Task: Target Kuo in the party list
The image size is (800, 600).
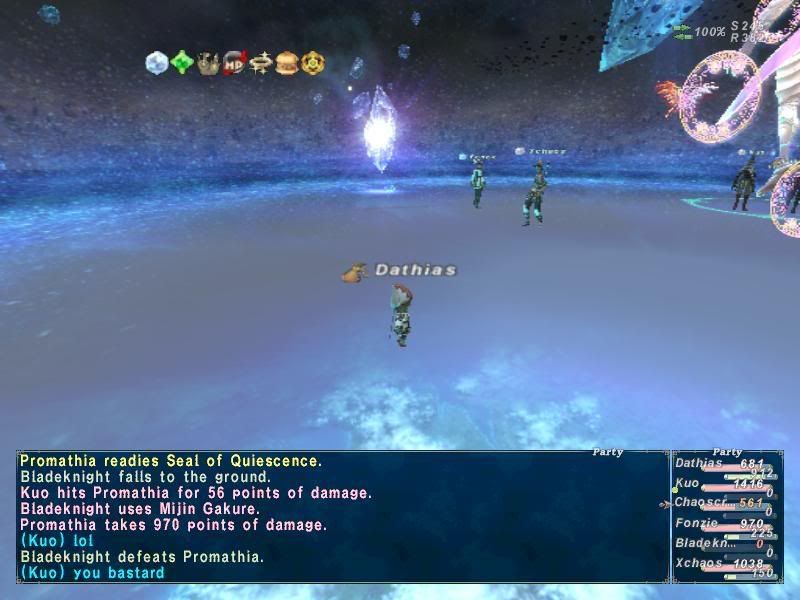Action: 690,483
